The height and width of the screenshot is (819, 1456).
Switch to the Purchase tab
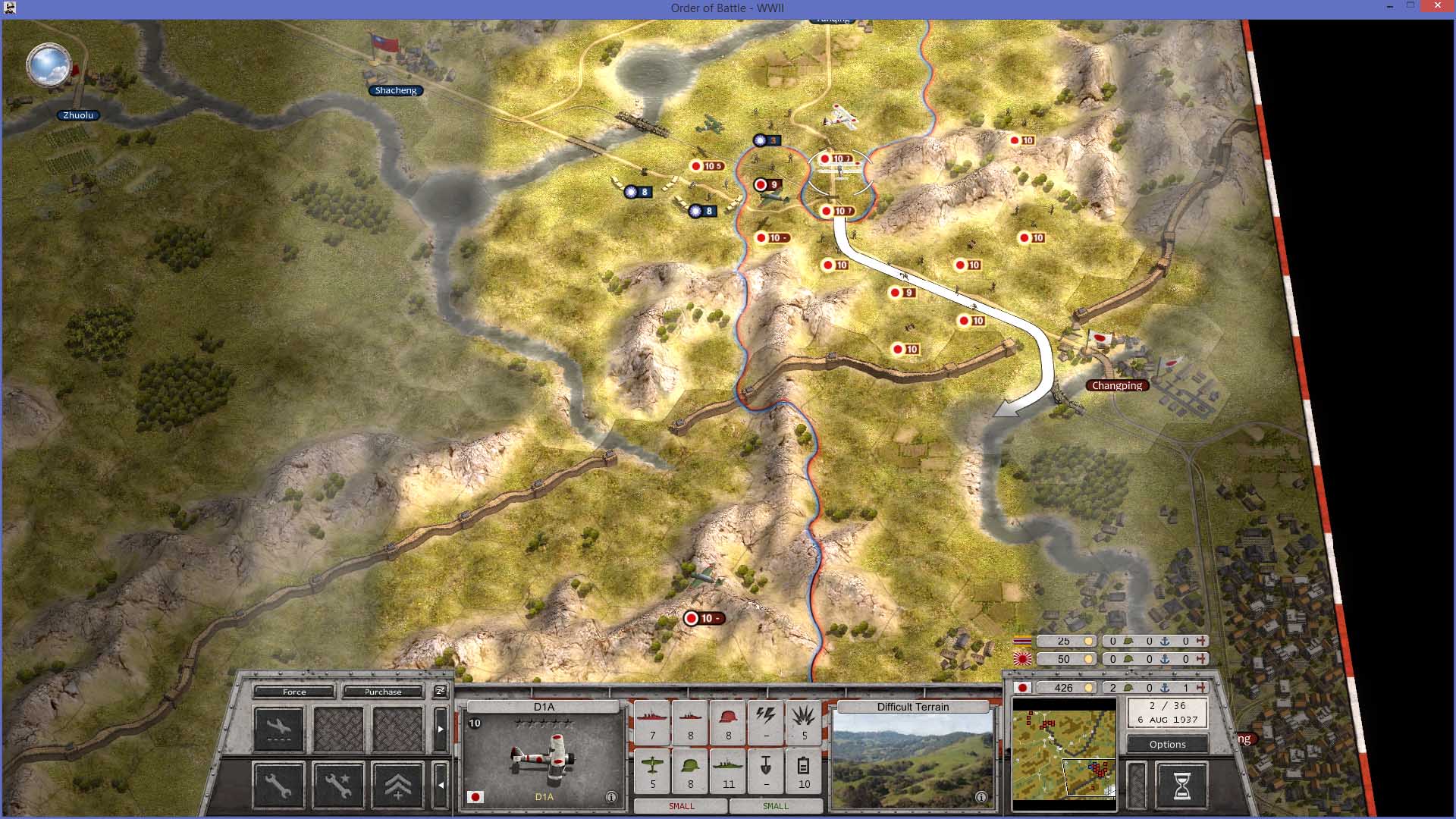pyautogui.click(x=384, y=692)
